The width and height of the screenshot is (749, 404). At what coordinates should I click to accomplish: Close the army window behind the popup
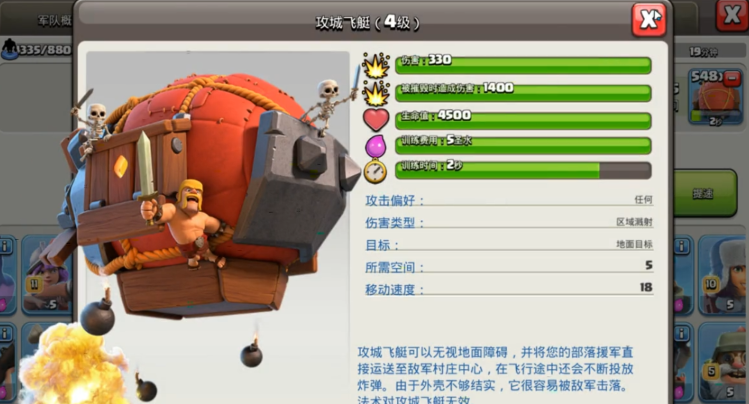(730, 16)
